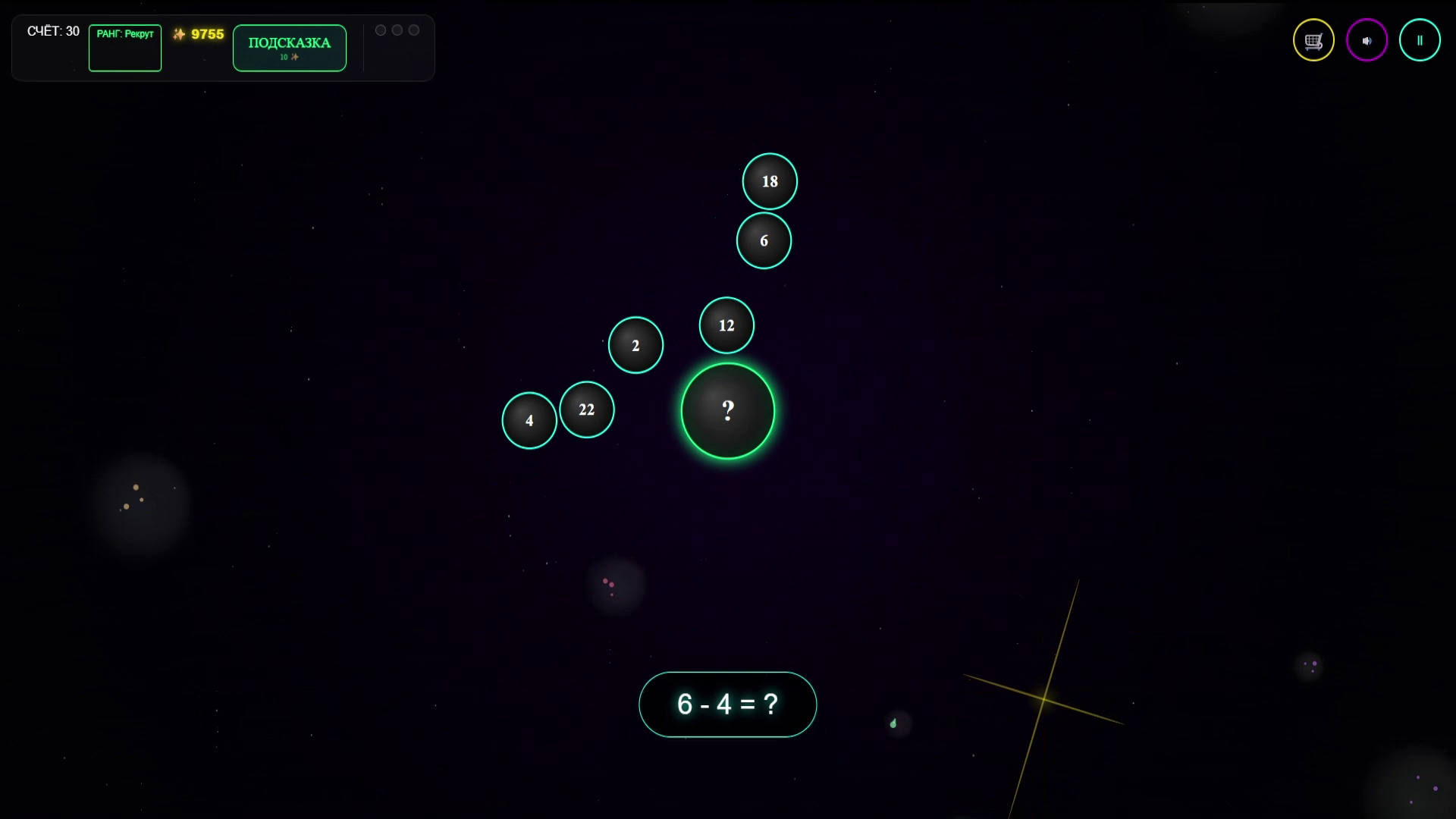The image size is (1456, 819).
Task: Select the СЧЁТ: 30 score label
Action: pyautogui.click(x=53, y=32)
